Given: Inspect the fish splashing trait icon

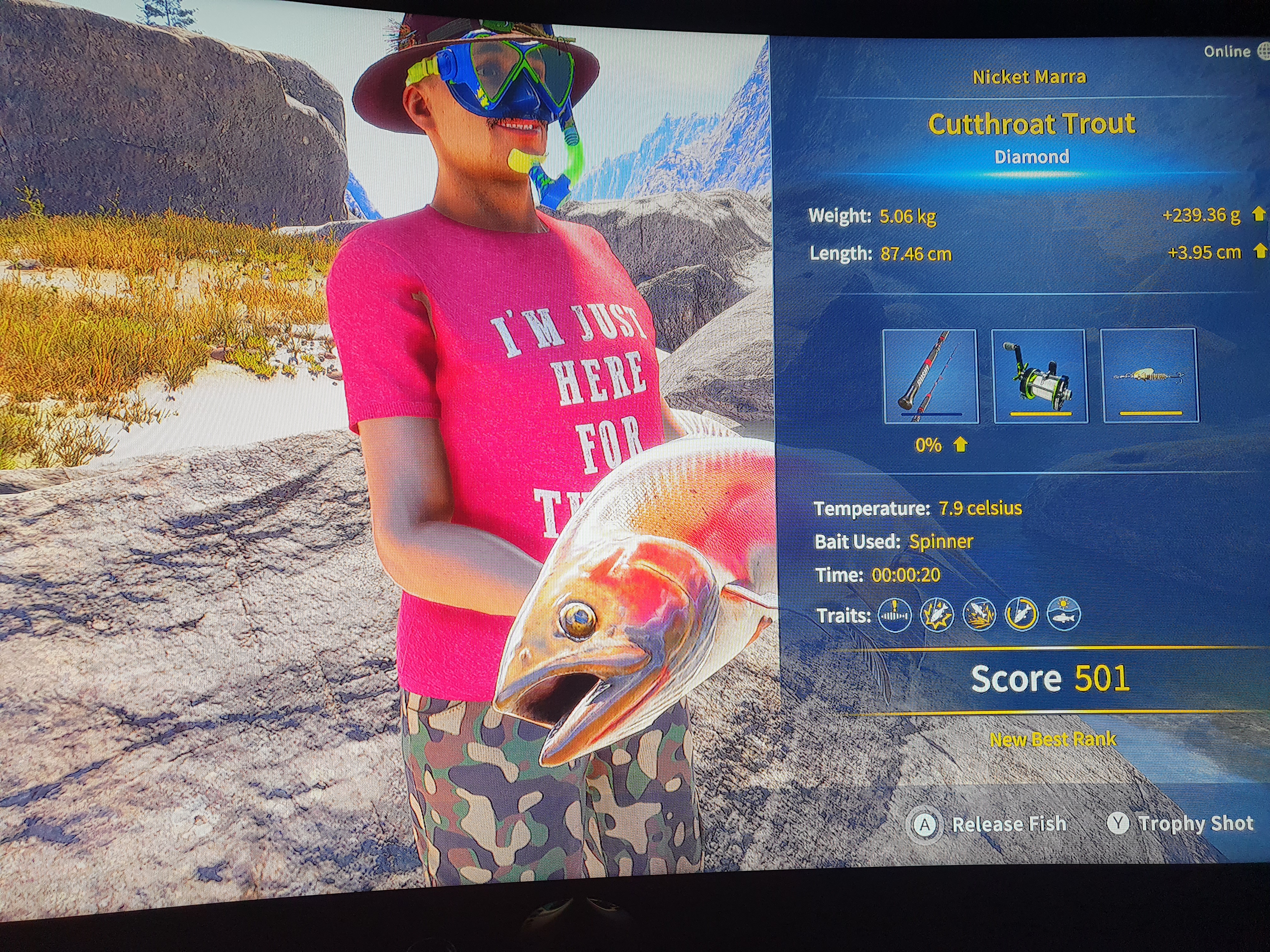Looking at the screenshot, I should pos(979,615).
